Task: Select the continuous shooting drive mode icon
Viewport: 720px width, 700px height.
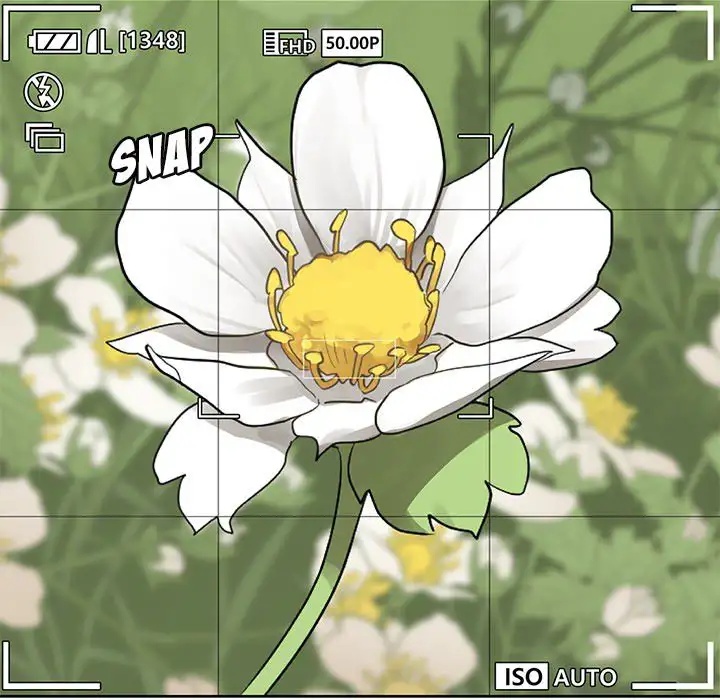Action: click(x=45, y=135)
